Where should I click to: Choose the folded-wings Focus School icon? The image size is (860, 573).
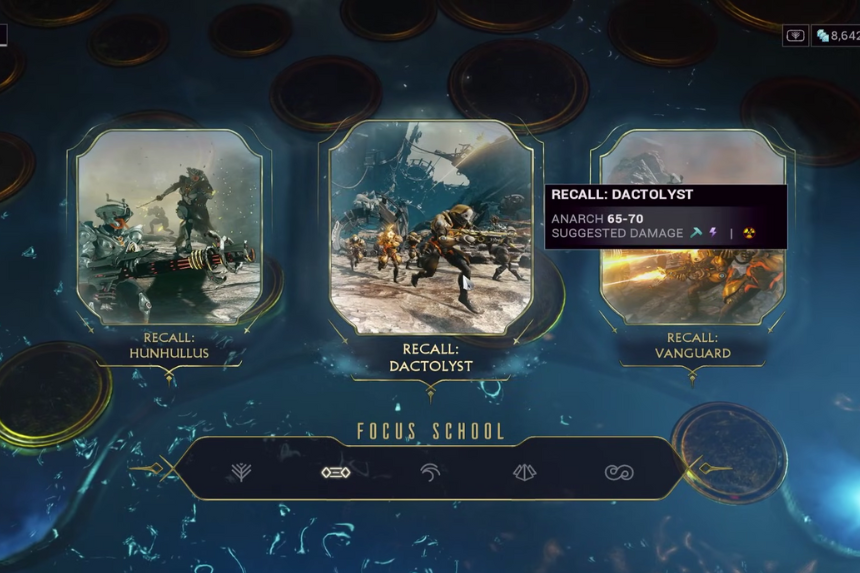[x=524, y=472]
